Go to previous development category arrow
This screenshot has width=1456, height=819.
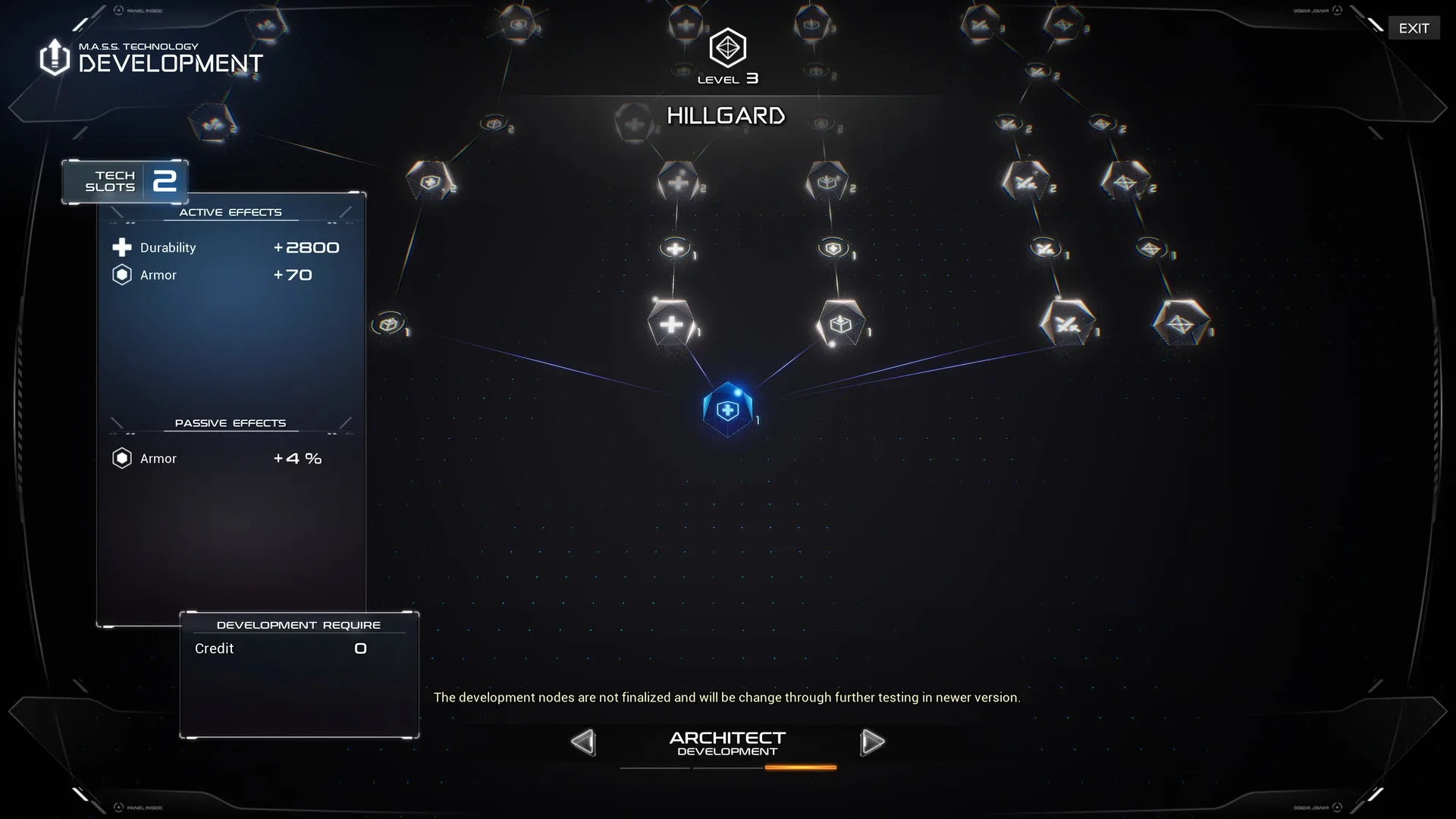click(x=583, y=742)
